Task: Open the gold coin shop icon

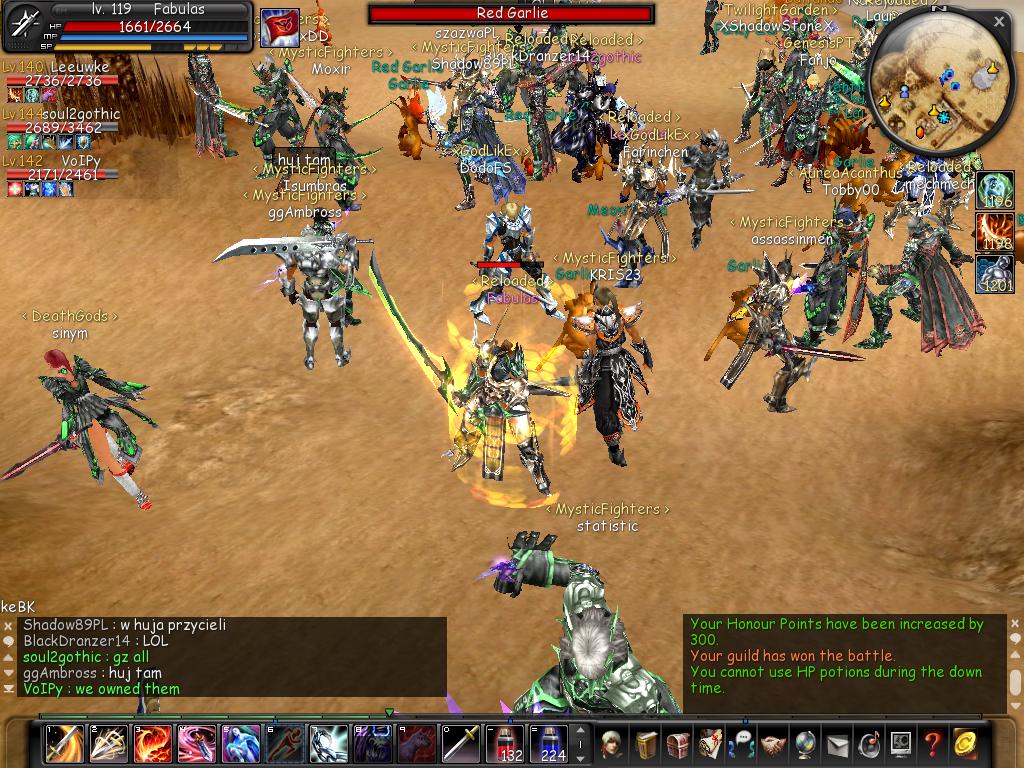Action: point(964,744)
